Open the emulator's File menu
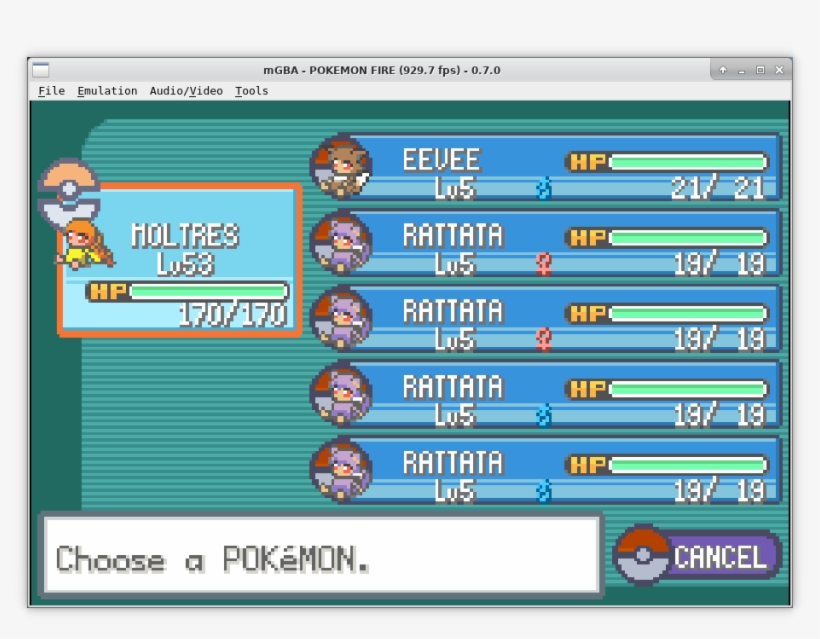The height and width of the screenshot is (639, 820). (x=51, y=91)
